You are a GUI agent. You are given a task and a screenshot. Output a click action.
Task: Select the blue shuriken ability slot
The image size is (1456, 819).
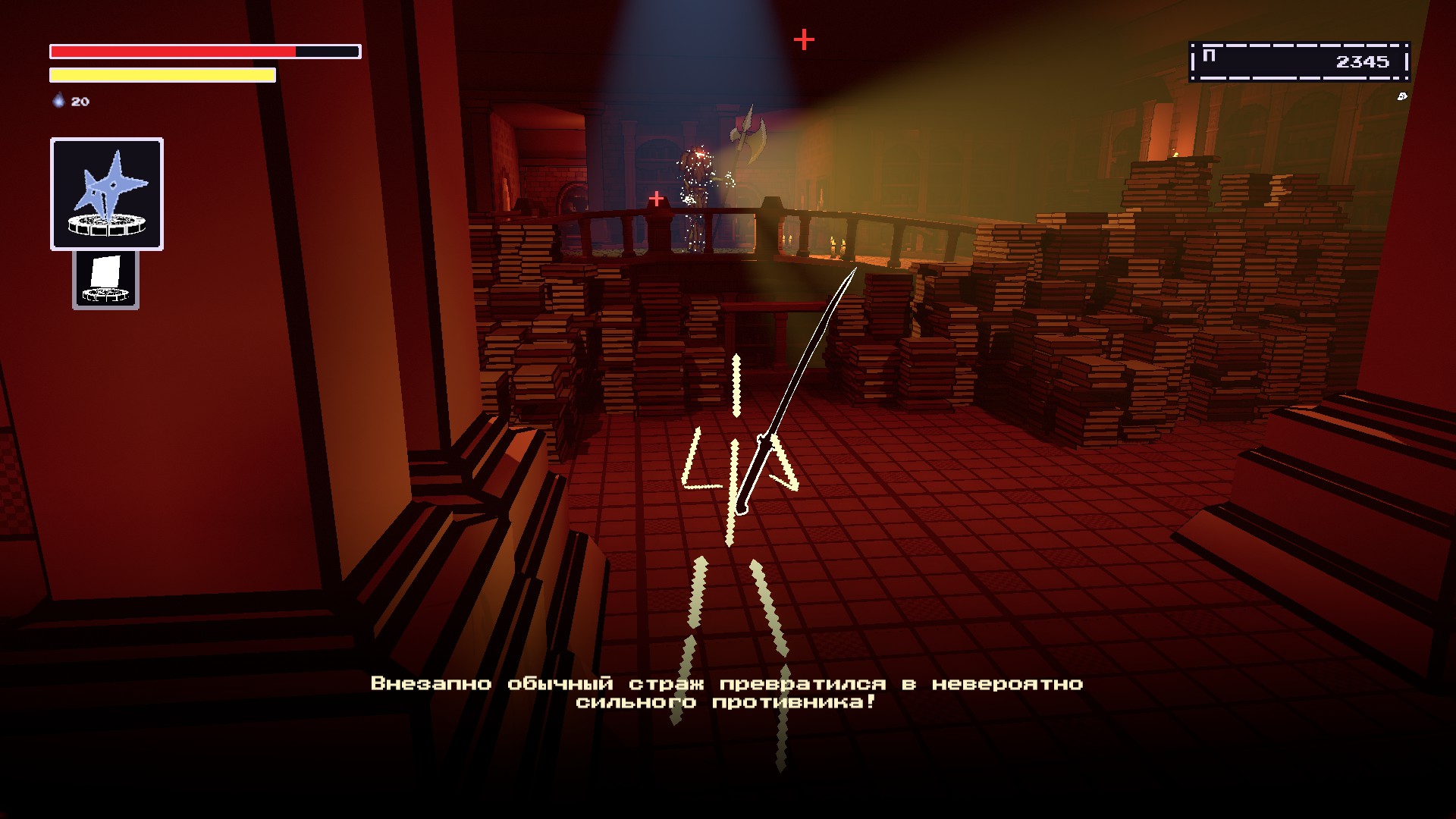tap(107, 194)
